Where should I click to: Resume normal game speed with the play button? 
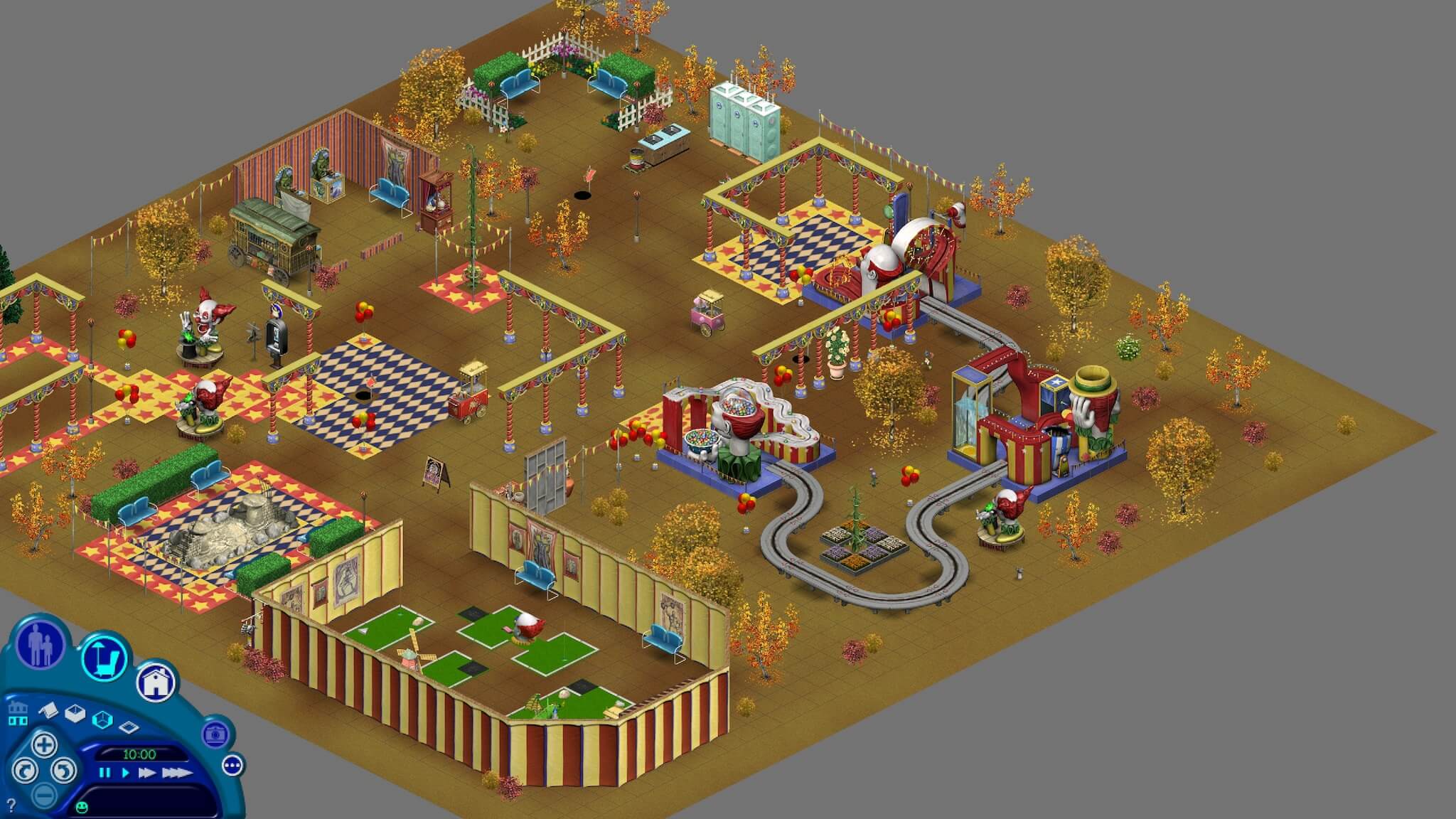(125, 773)
